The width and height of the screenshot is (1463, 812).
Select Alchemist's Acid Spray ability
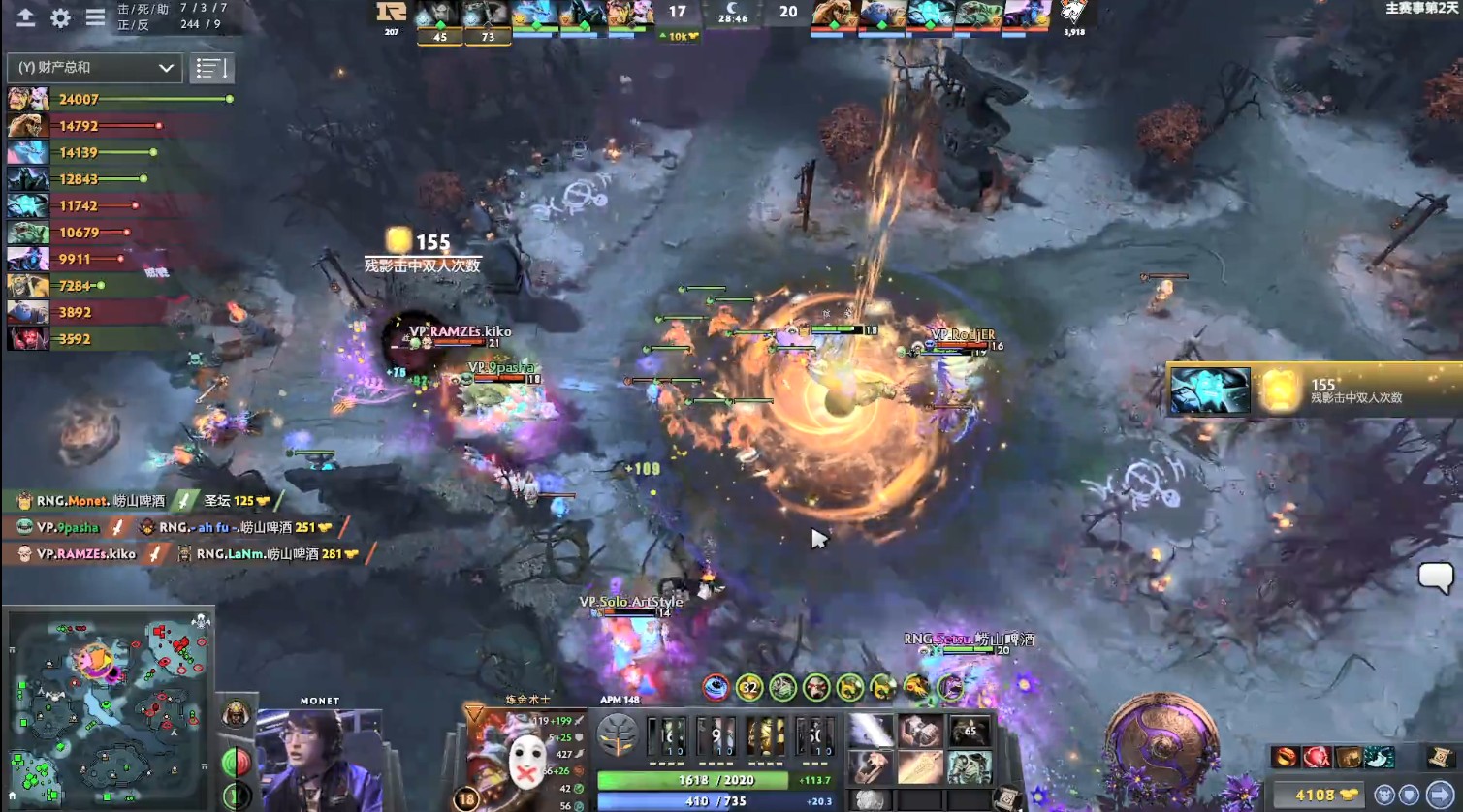[666, 734]
